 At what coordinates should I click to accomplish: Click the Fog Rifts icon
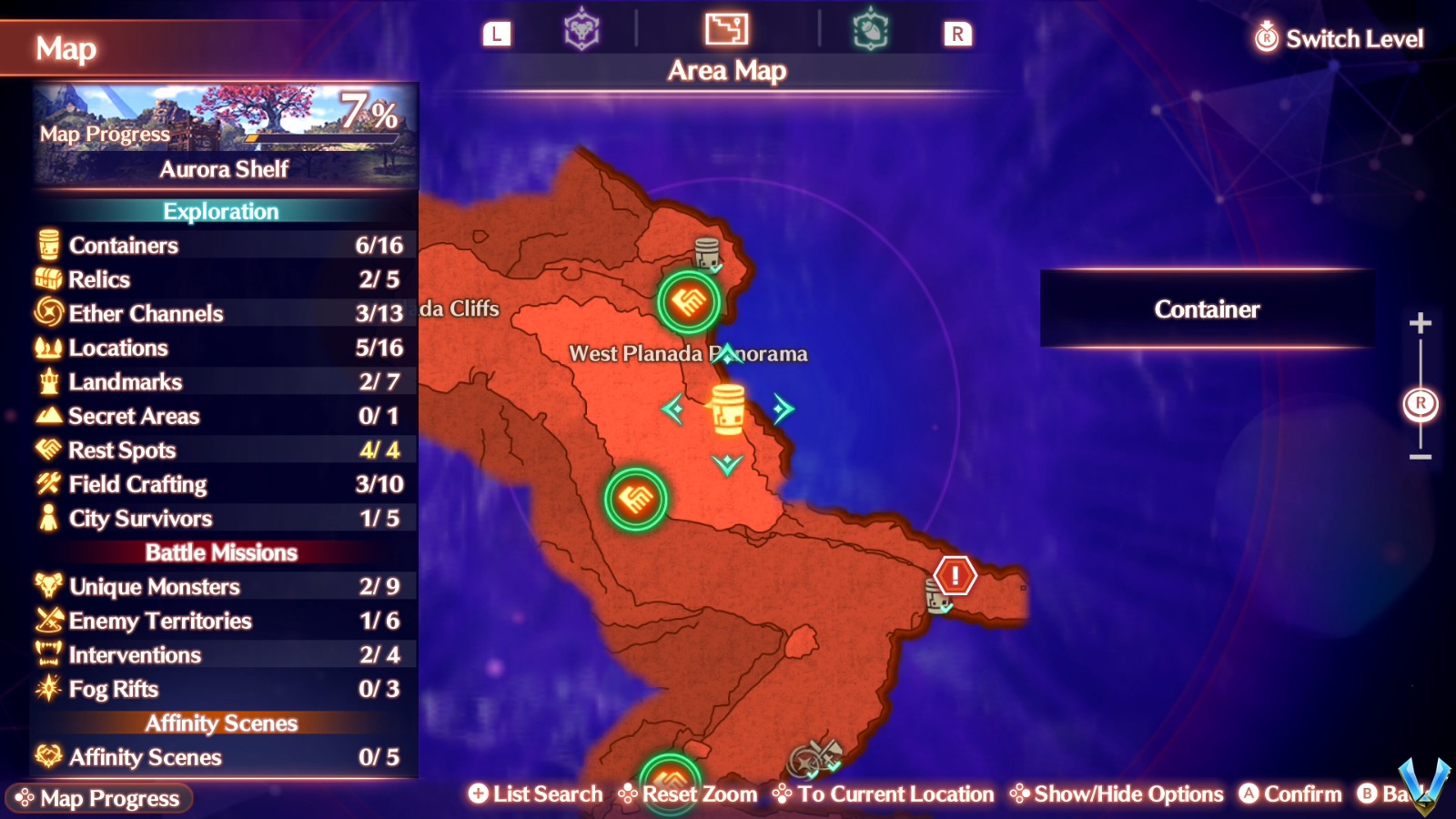click(47, 689)
